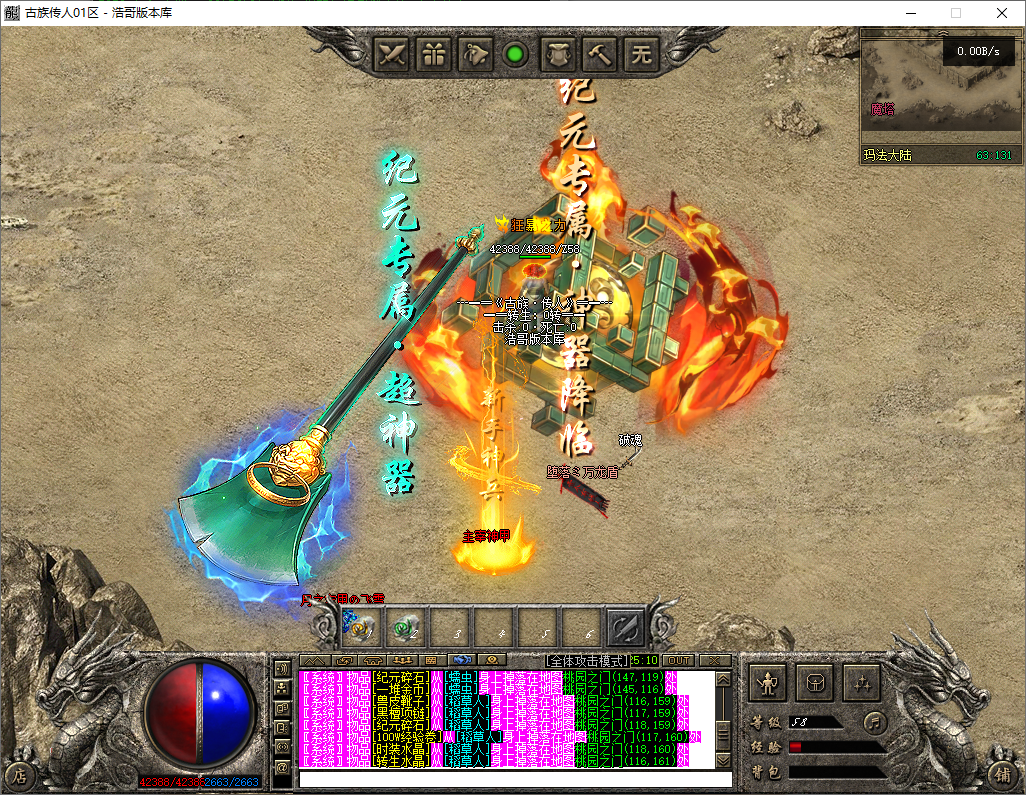
Task: Open the skills sparkle icon
Action: 861,683
